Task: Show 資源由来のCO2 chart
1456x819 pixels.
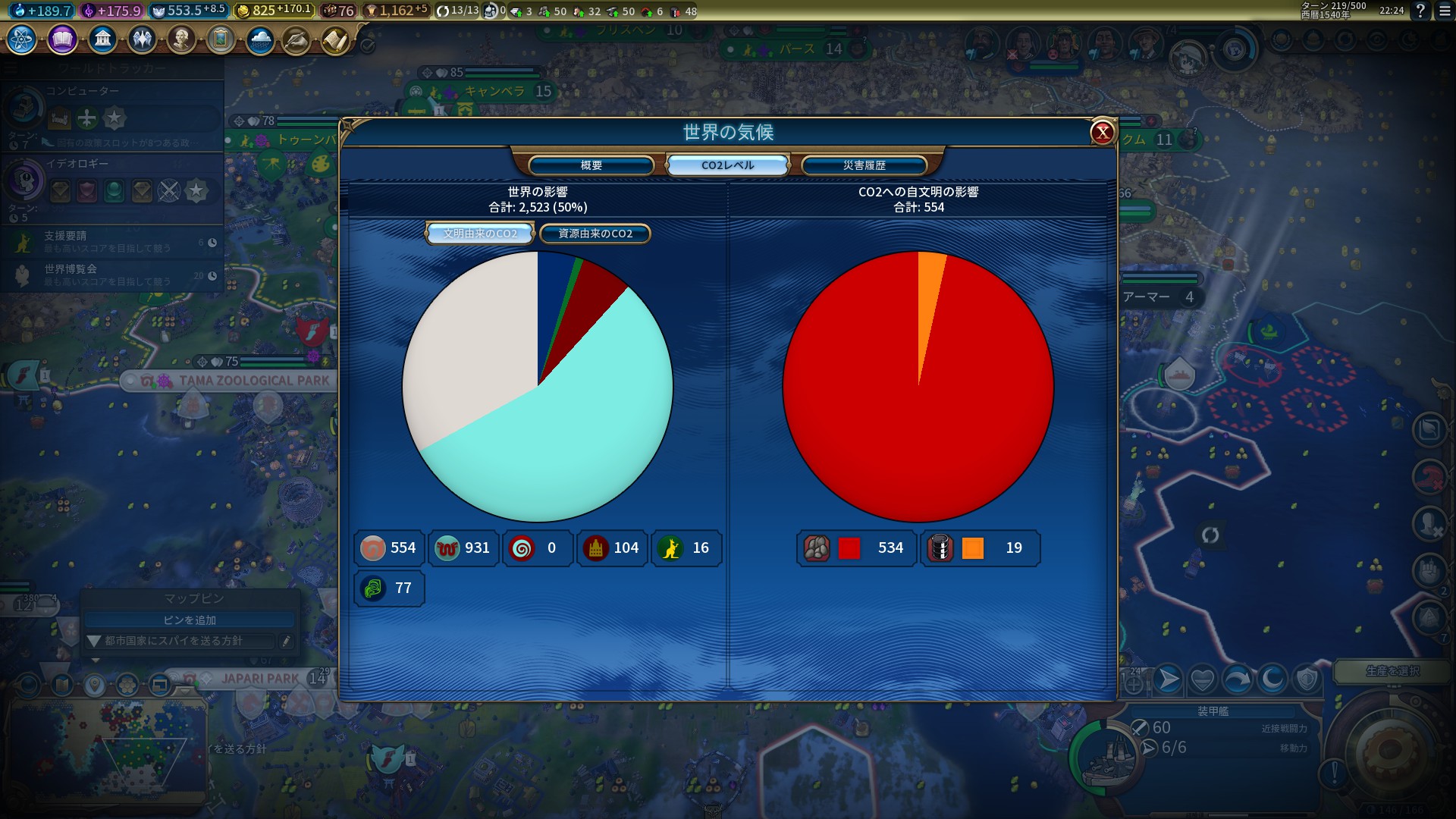Action: 595,234
